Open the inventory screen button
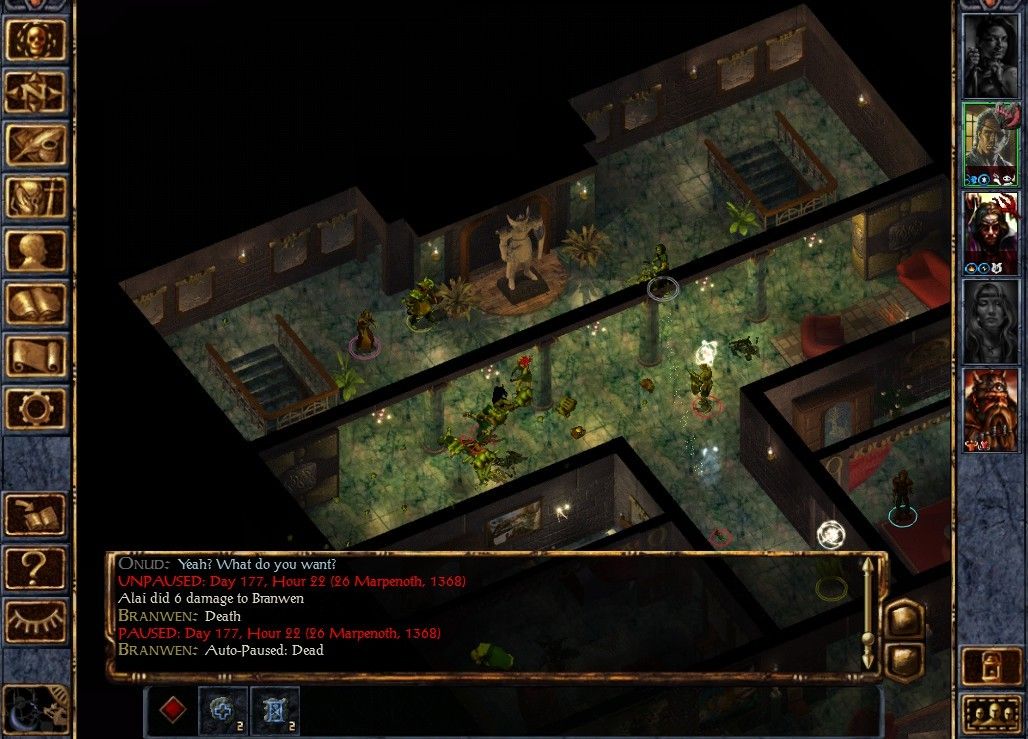The height and width of the screenshot is (739, 1028). coord(36,198)
